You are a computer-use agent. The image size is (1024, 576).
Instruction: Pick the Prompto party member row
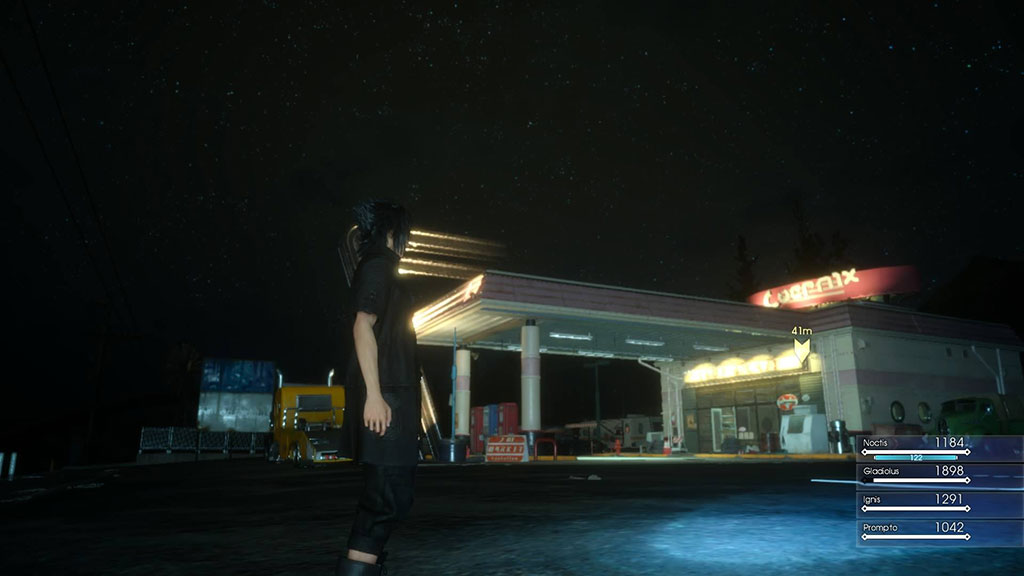[914, 530]
